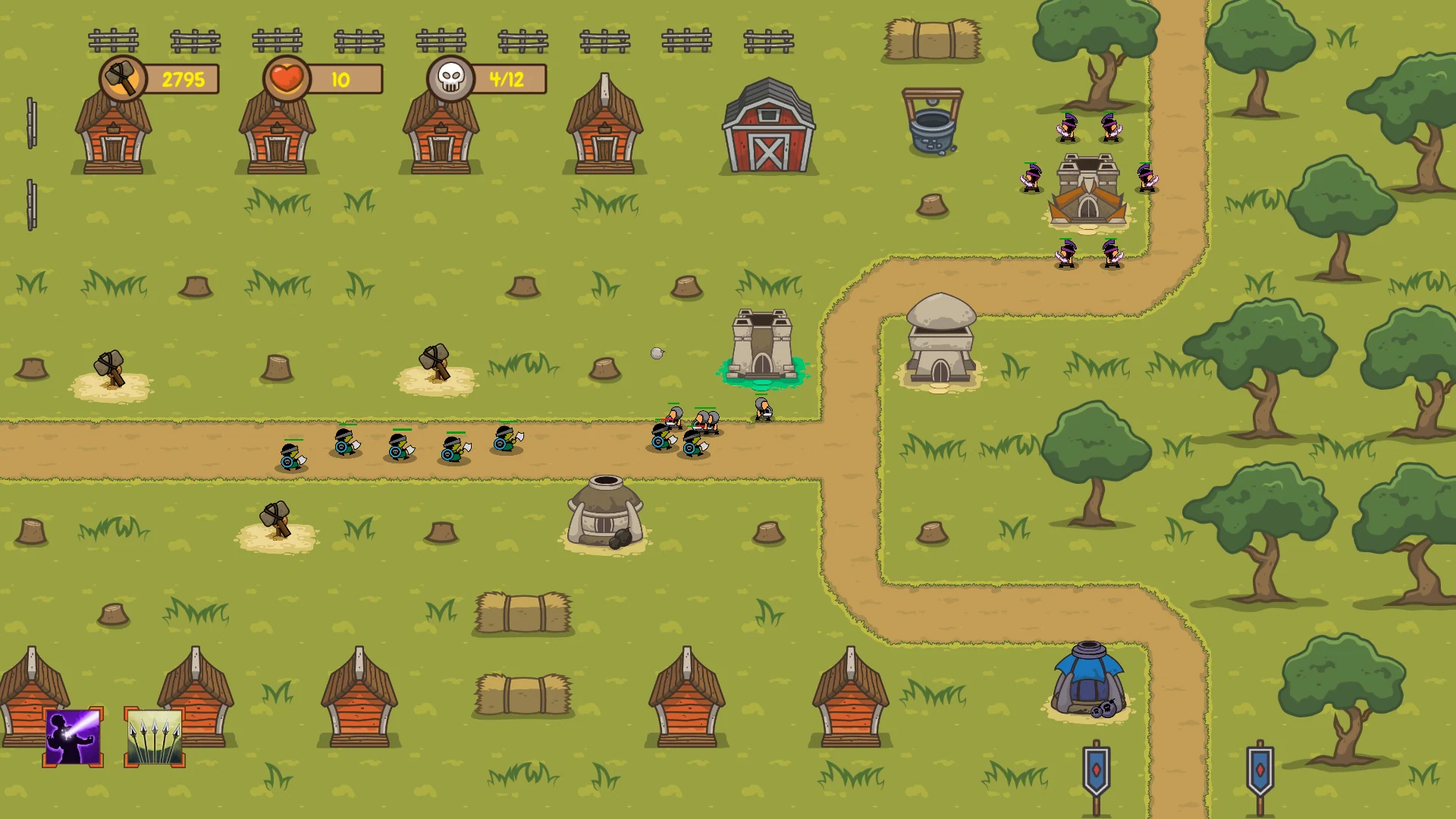Click the hammer resource icon
Screen dimensions: 1456x819
123,78
